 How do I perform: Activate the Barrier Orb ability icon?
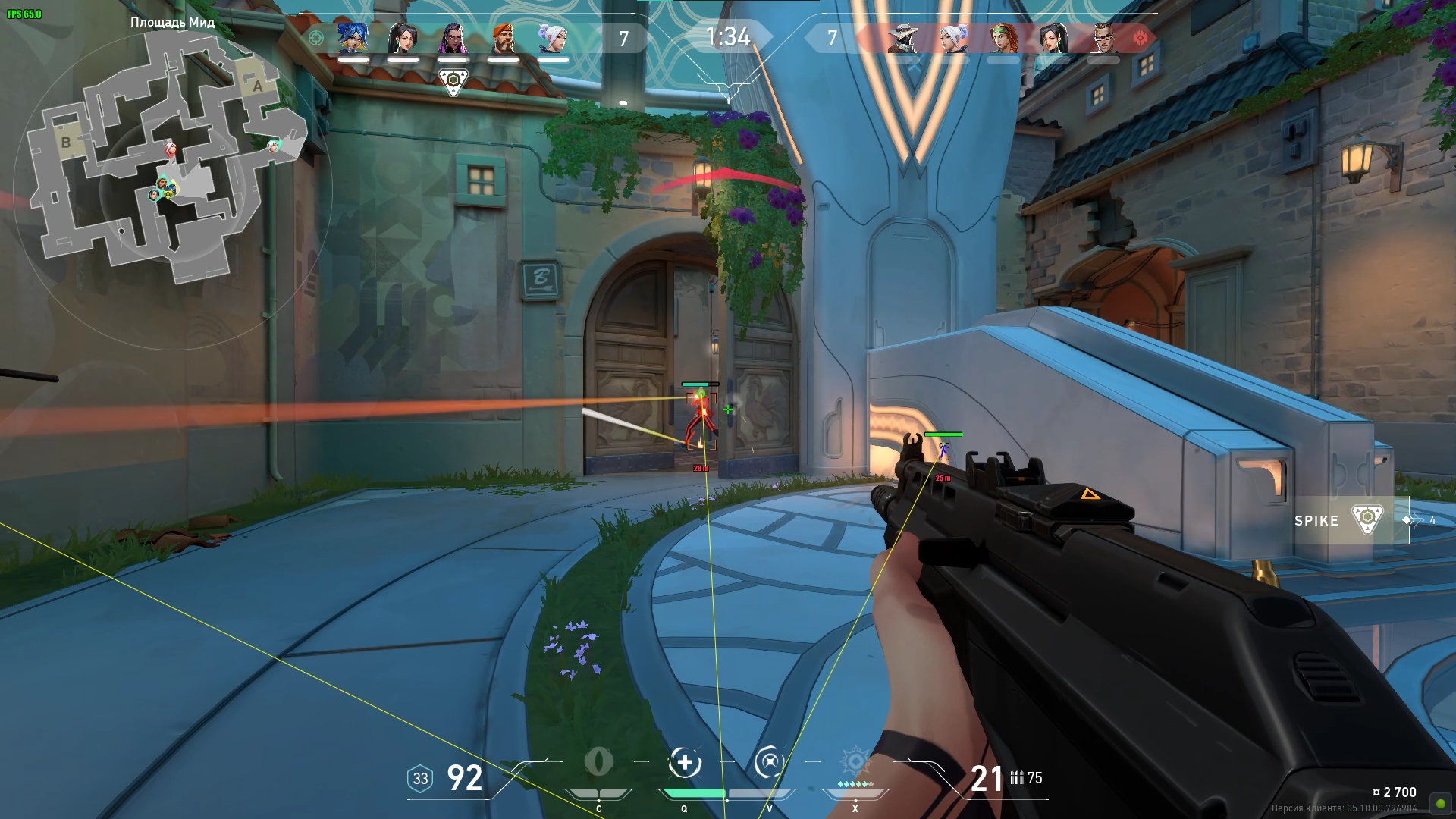point(599,763)
